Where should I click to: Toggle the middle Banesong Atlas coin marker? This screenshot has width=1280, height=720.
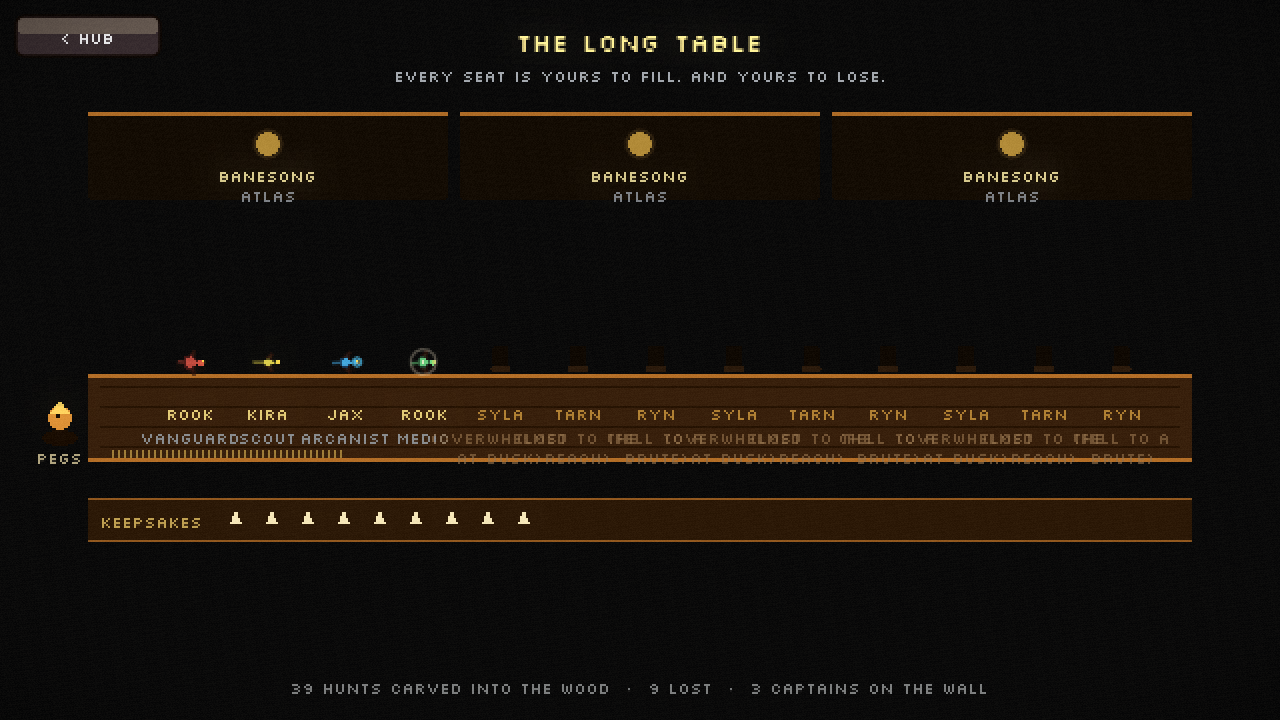(639, 144)
